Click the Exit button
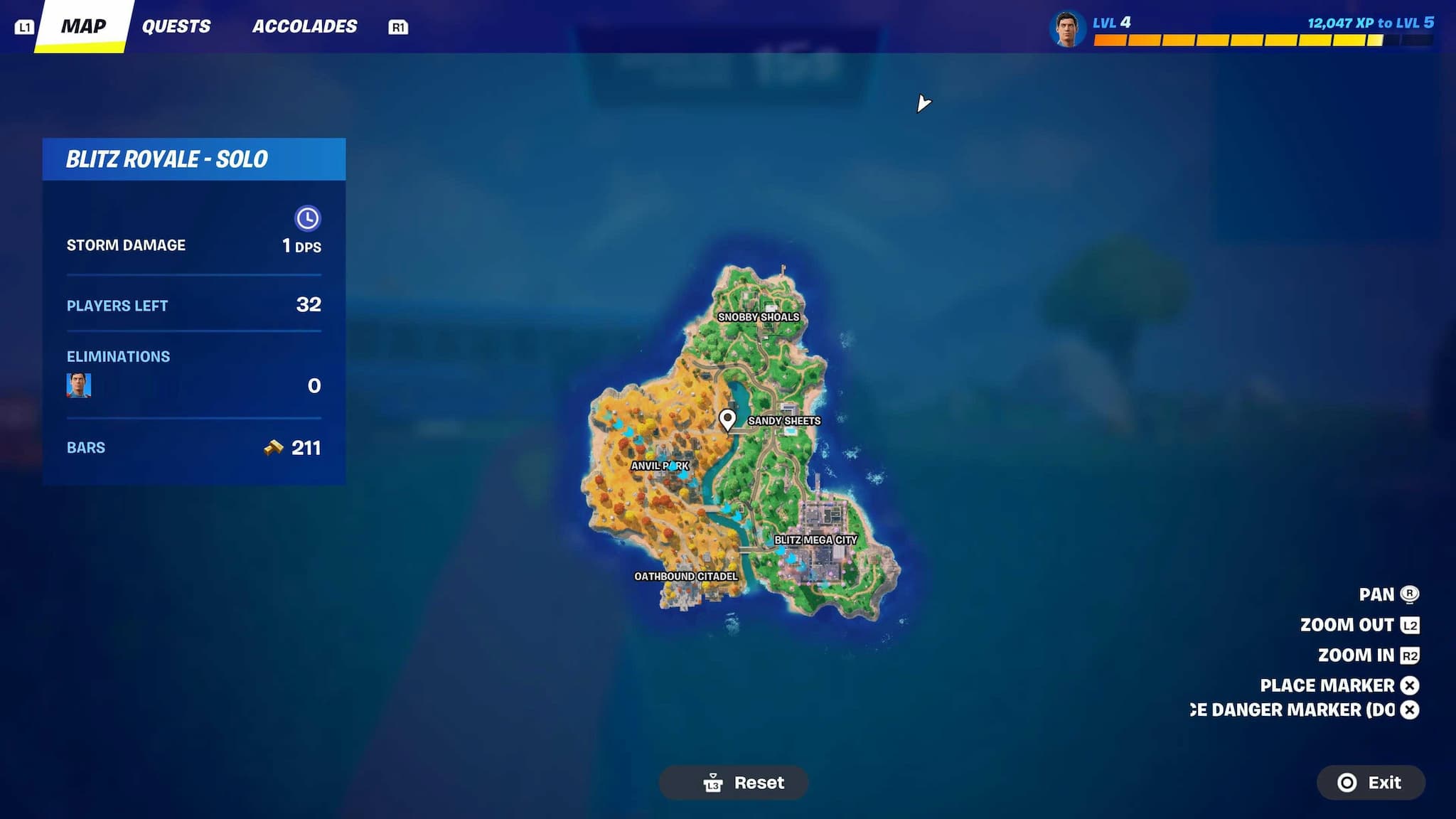This screenshot has height=819, width=1456. [1370, 783]
